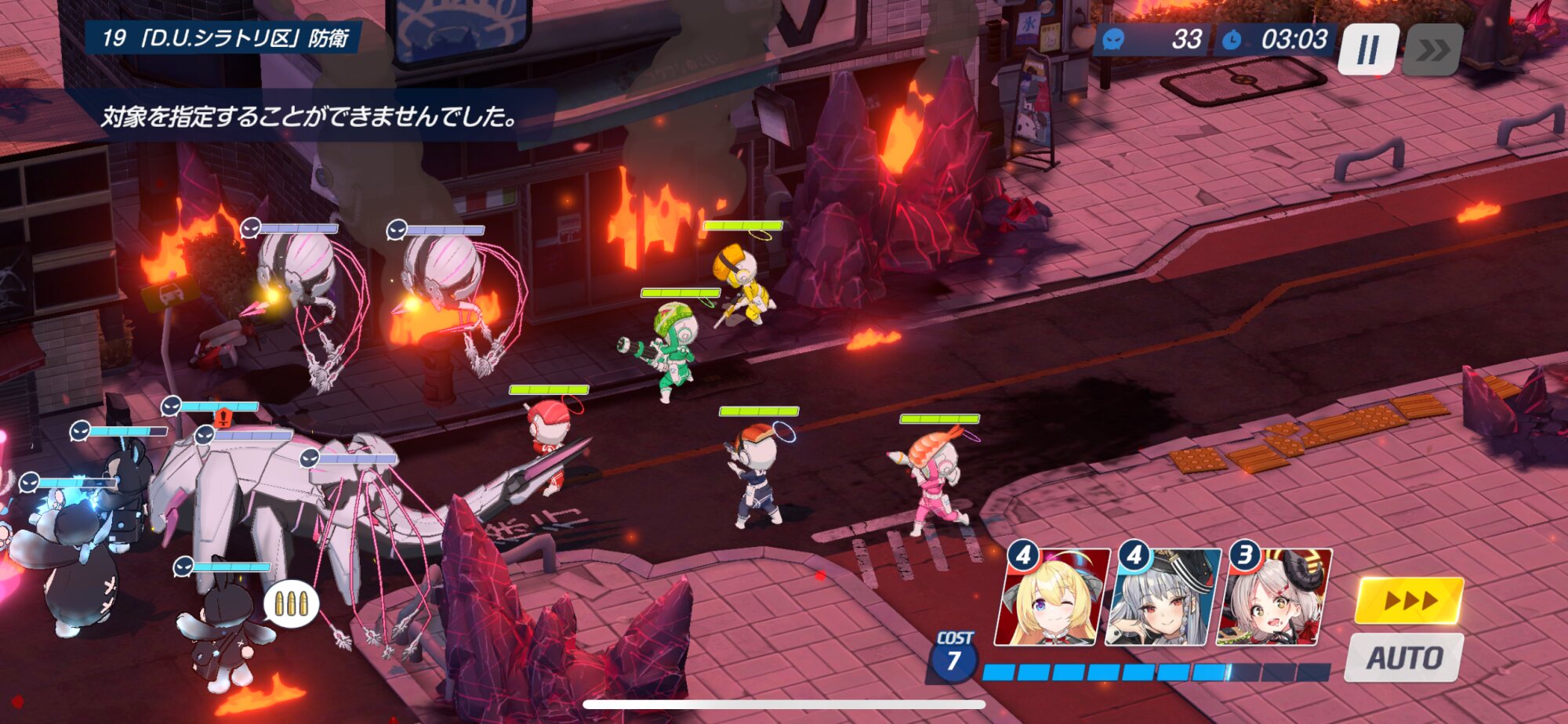Screen dimensions: 1568x724
Task: Select the silver-haired officer cap skill card
Action: coord(1163,599)
